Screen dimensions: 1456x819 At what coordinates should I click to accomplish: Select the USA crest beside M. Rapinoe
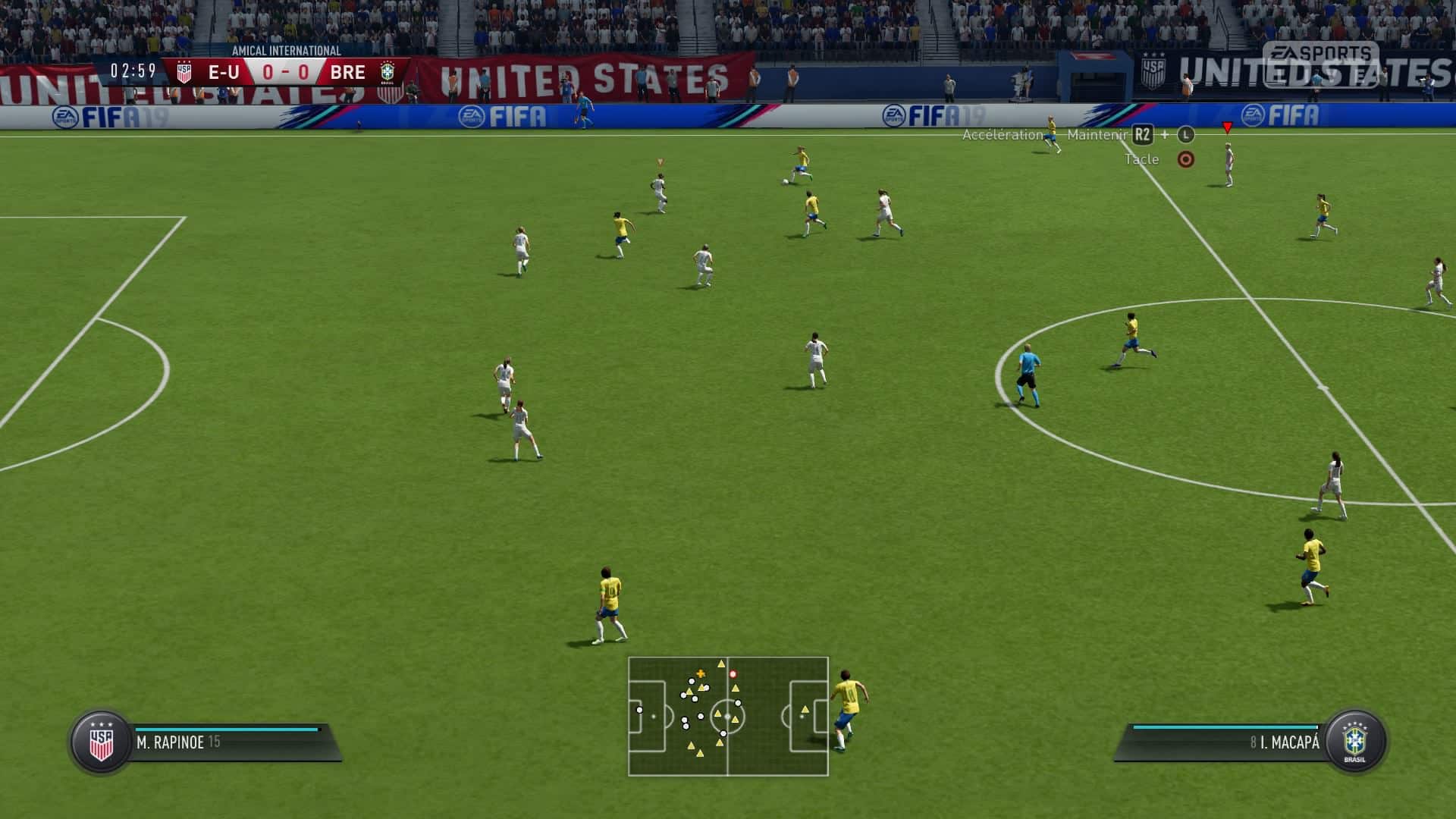[101, 742]
